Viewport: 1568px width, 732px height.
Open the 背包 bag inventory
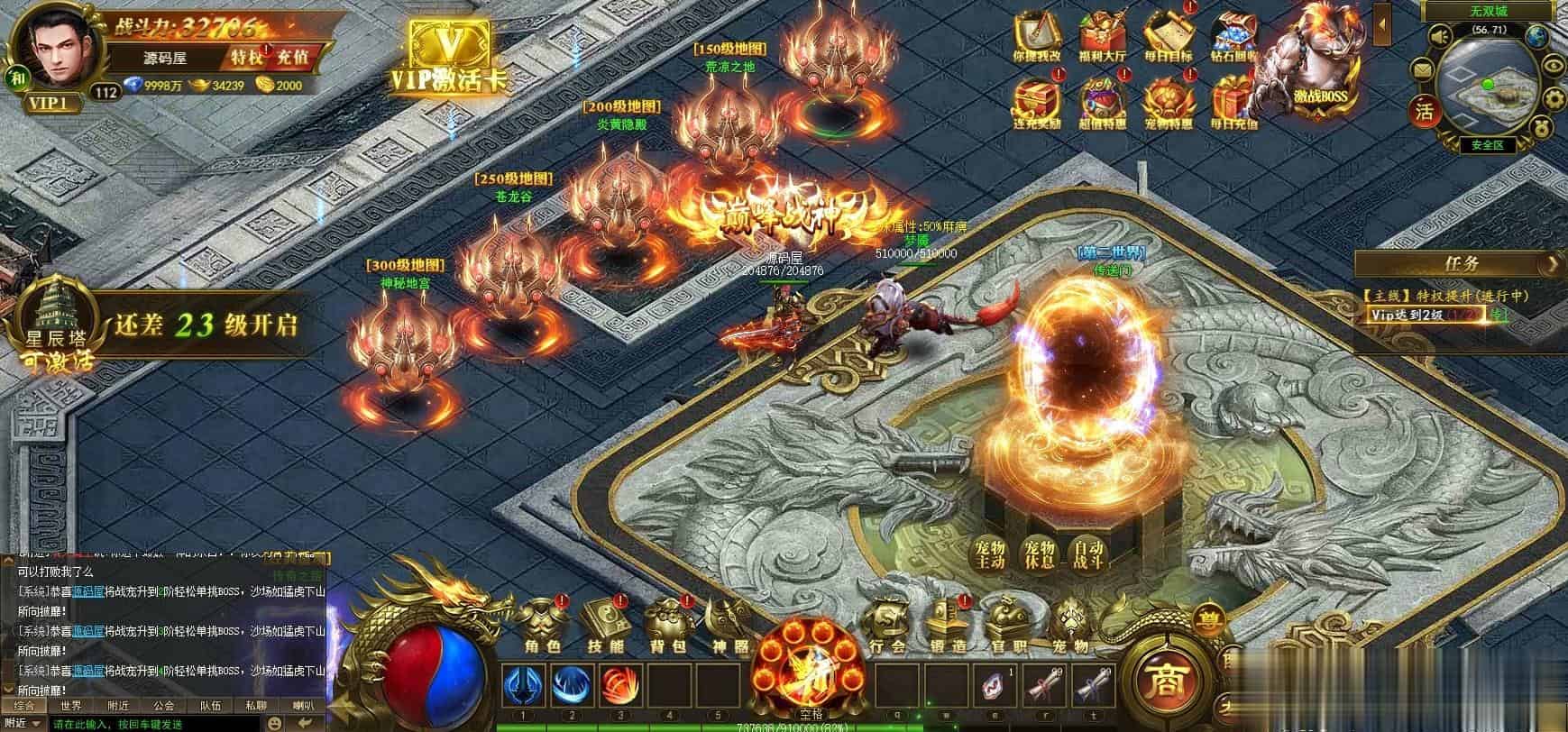[668, 624]
